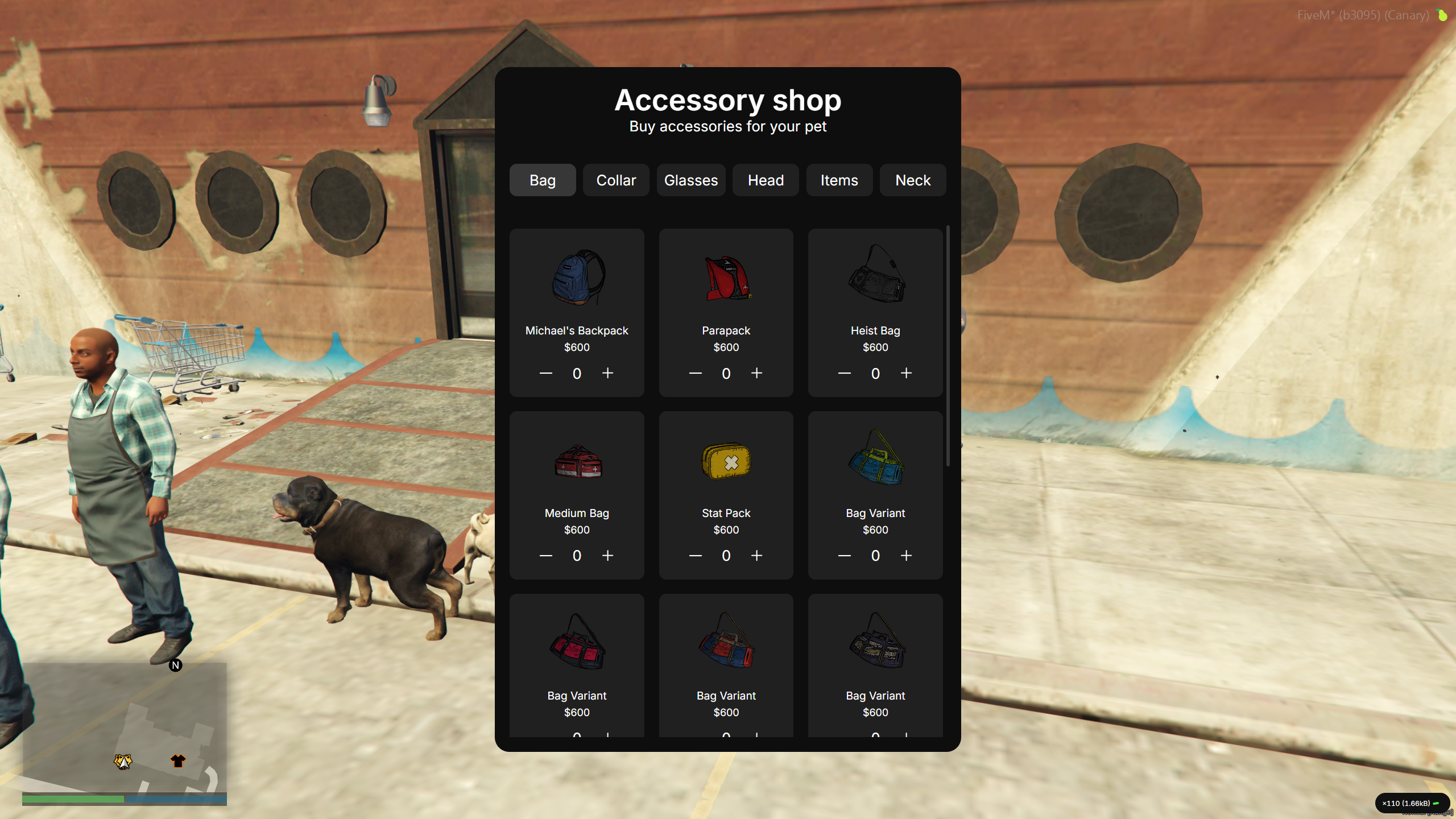Click the yellow Stat Pack image

pos(726,462)
